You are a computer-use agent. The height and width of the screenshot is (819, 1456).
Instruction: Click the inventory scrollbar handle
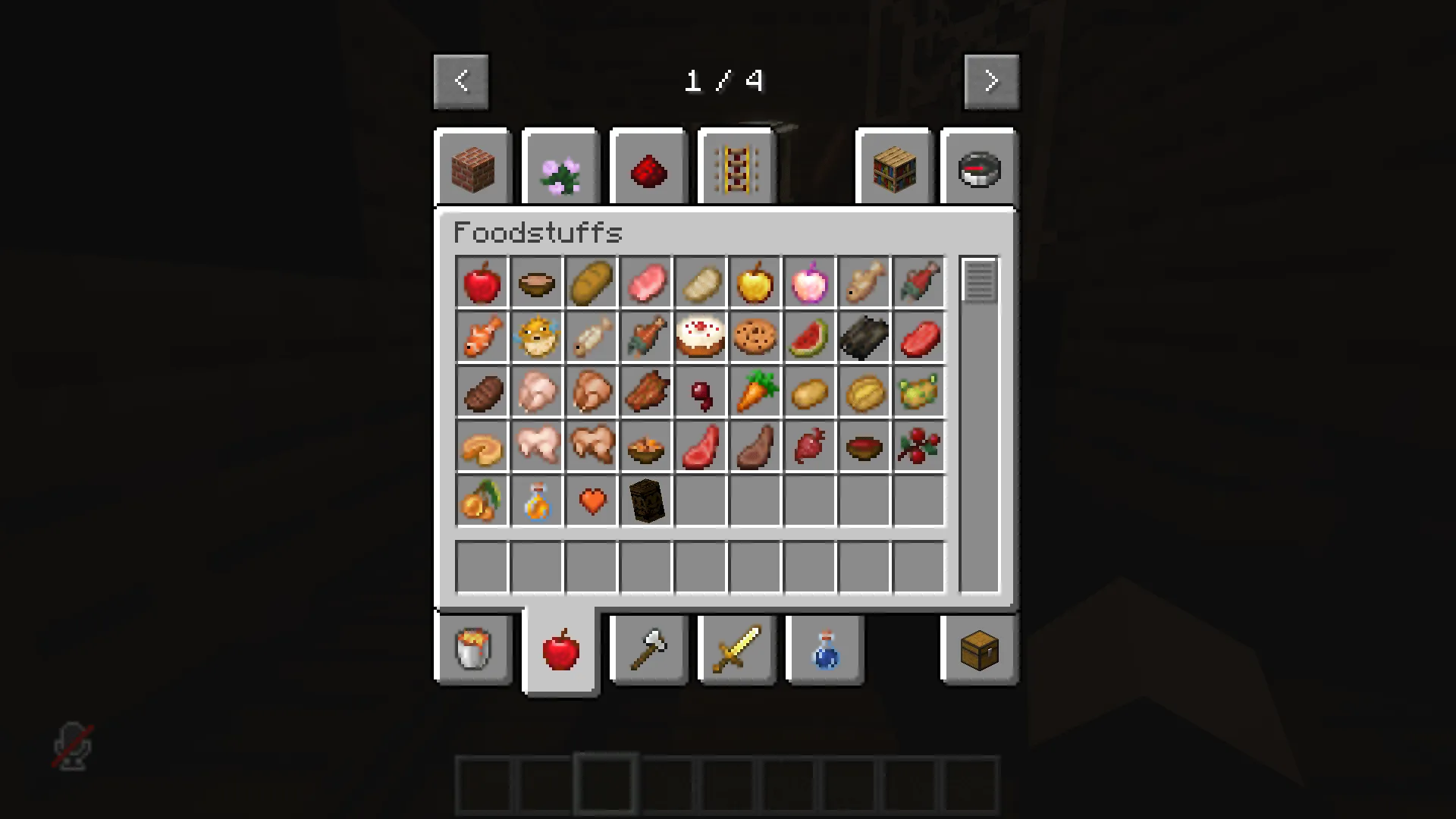pos(978,281)
